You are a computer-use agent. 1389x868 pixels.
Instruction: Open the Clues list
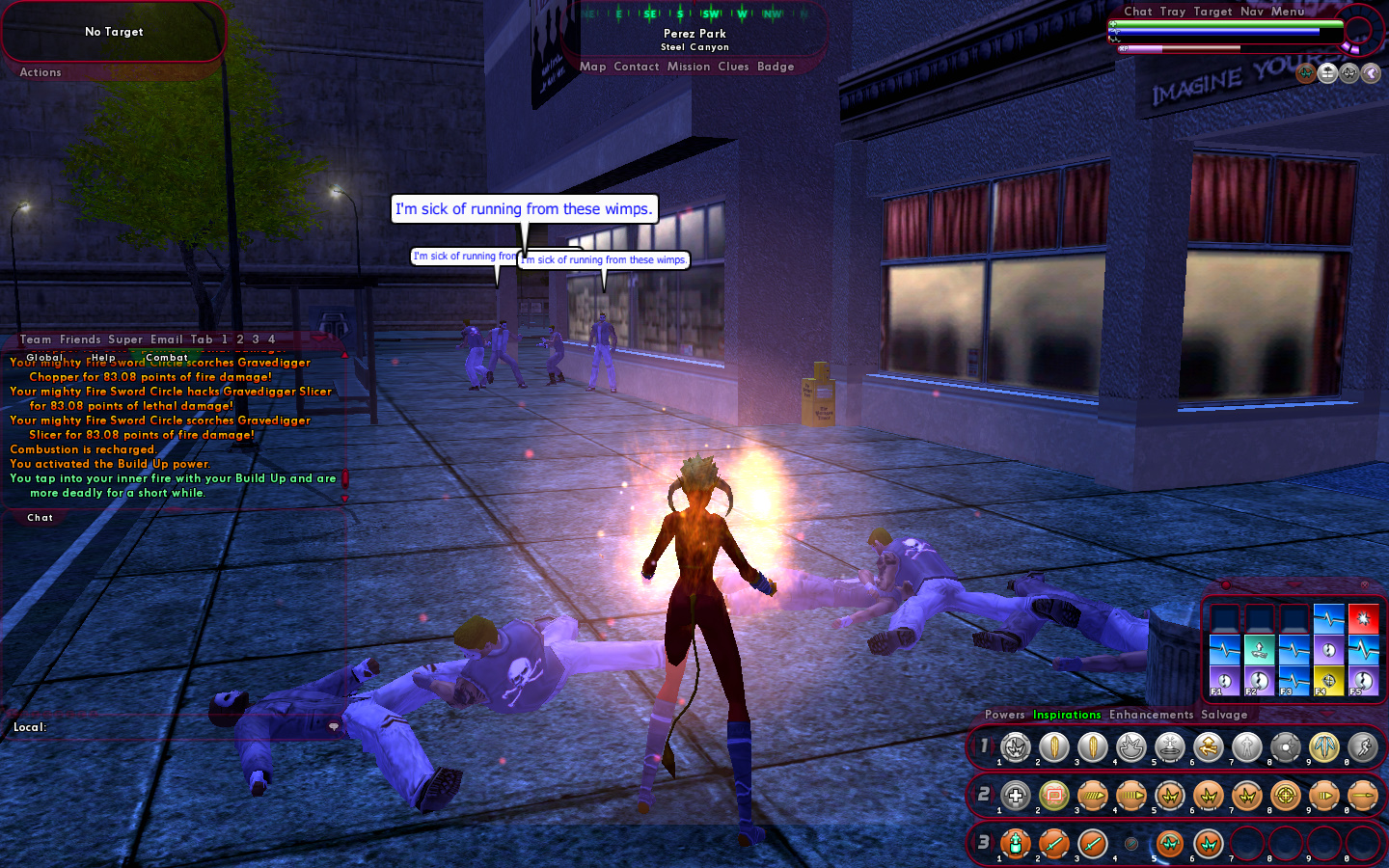(x=733, y=67)
